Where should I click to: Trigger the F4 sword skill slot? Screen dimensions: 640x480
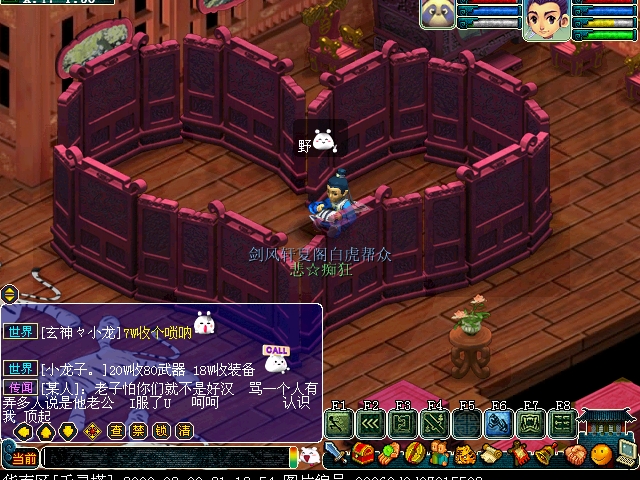434,423
